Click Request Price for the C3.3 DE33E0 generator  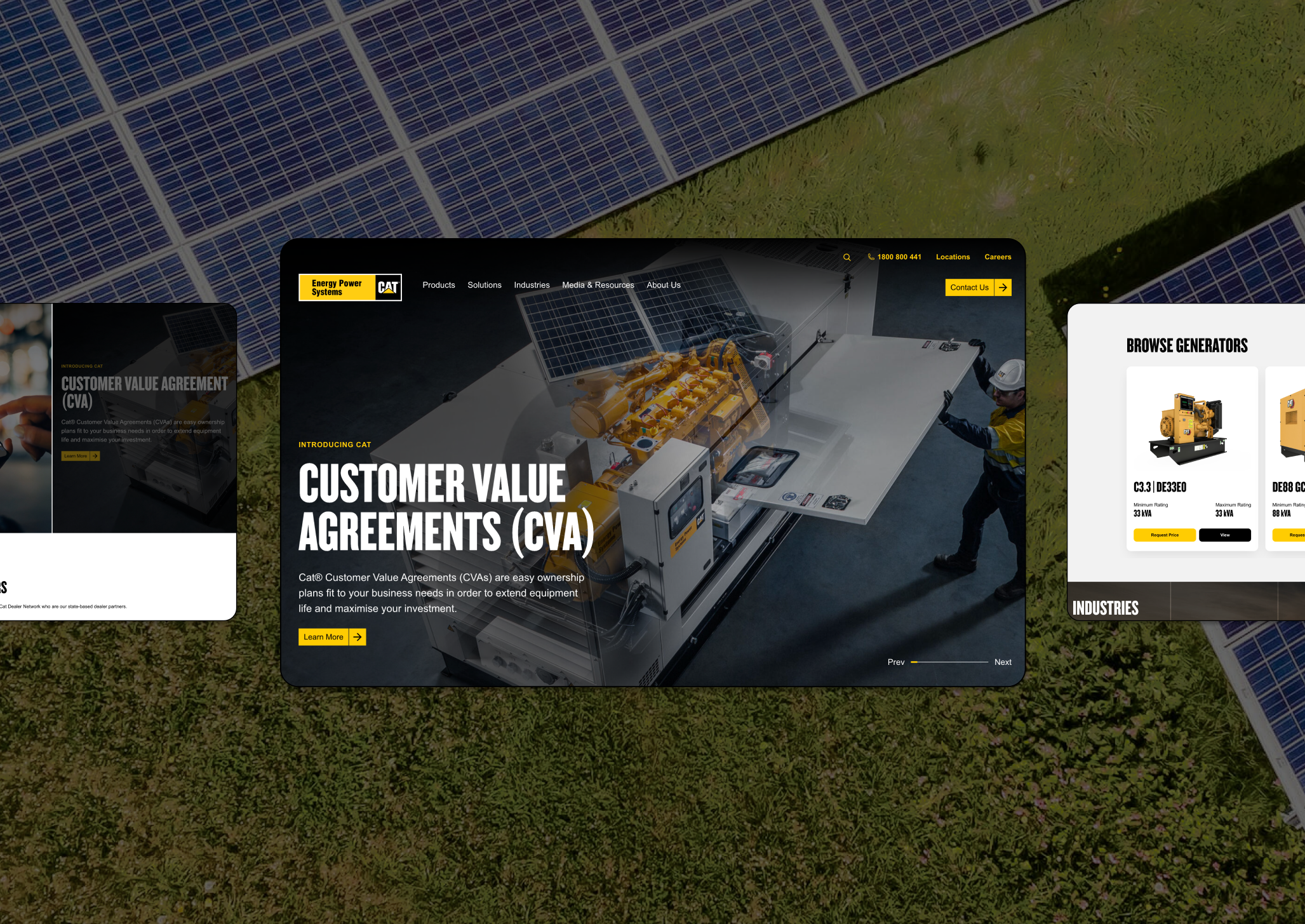pos(1164,535)
